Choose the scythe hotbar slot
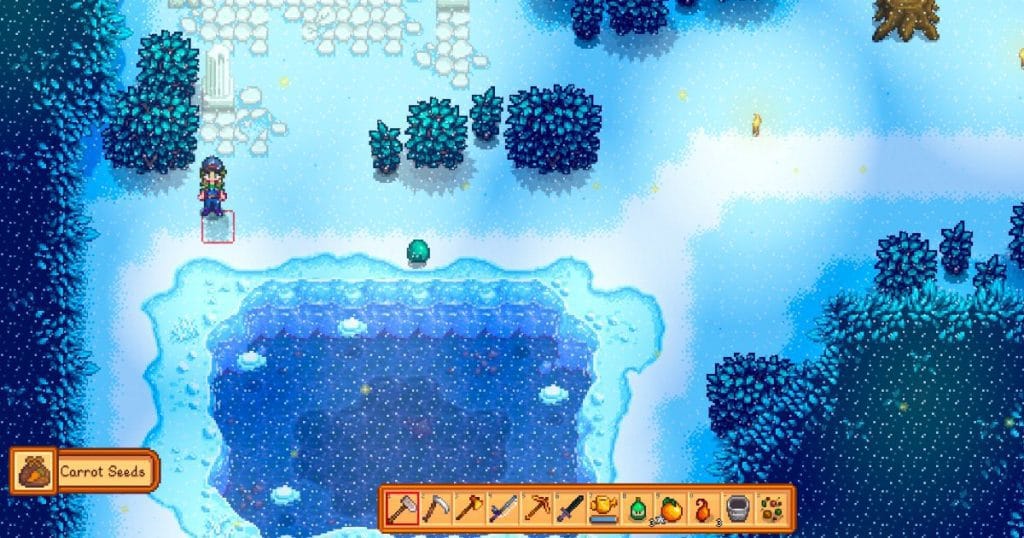Viewport: 1024px width, 538px height. pos(433,508)
